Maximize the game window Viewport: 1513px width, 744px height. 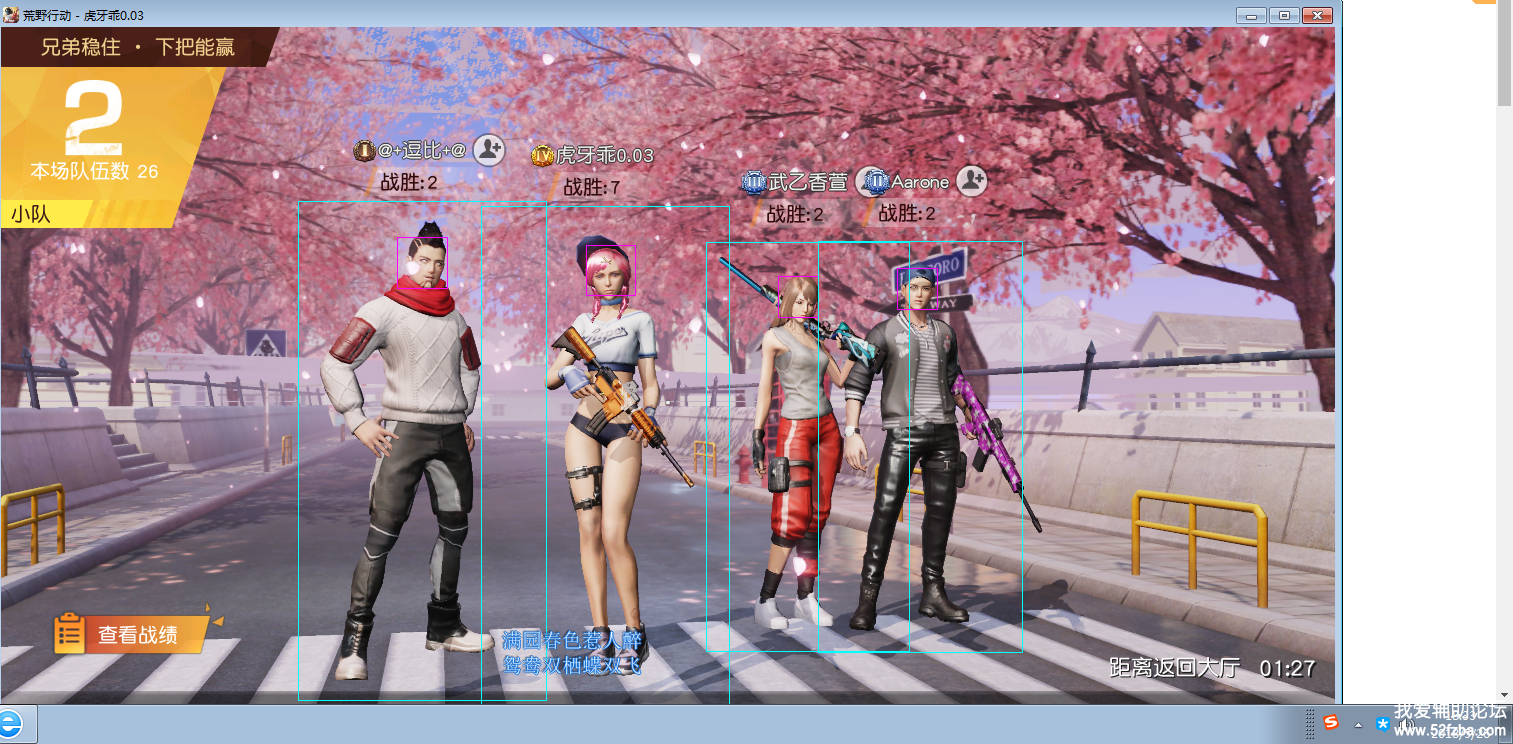click(x=1284, y=15)
